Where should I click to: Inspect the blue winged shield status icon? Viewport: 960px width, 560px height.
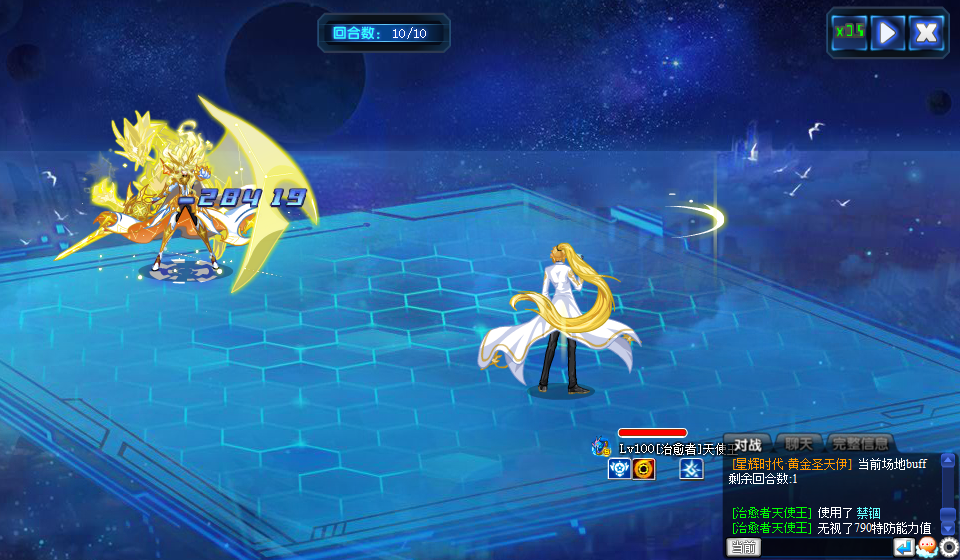619,469
